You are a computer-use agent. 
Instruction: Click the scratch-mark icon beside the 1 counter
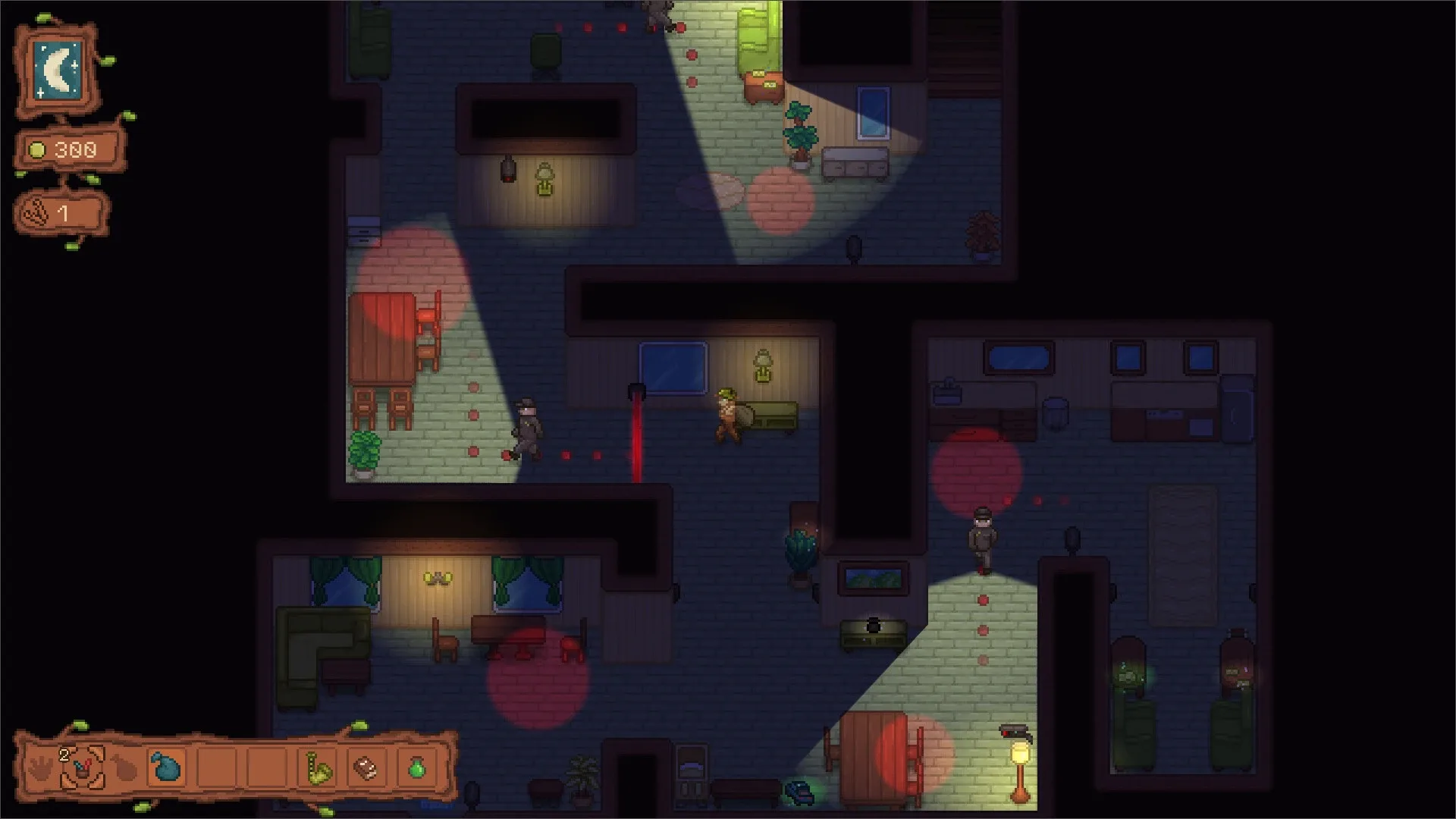[x=36, y=212]
